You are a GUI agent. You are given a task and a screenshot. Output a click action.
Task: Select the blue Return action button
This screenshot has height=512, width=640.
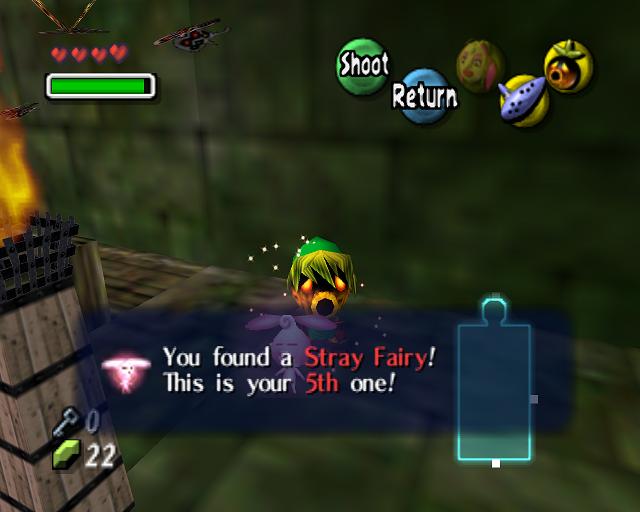click(424, 96)
